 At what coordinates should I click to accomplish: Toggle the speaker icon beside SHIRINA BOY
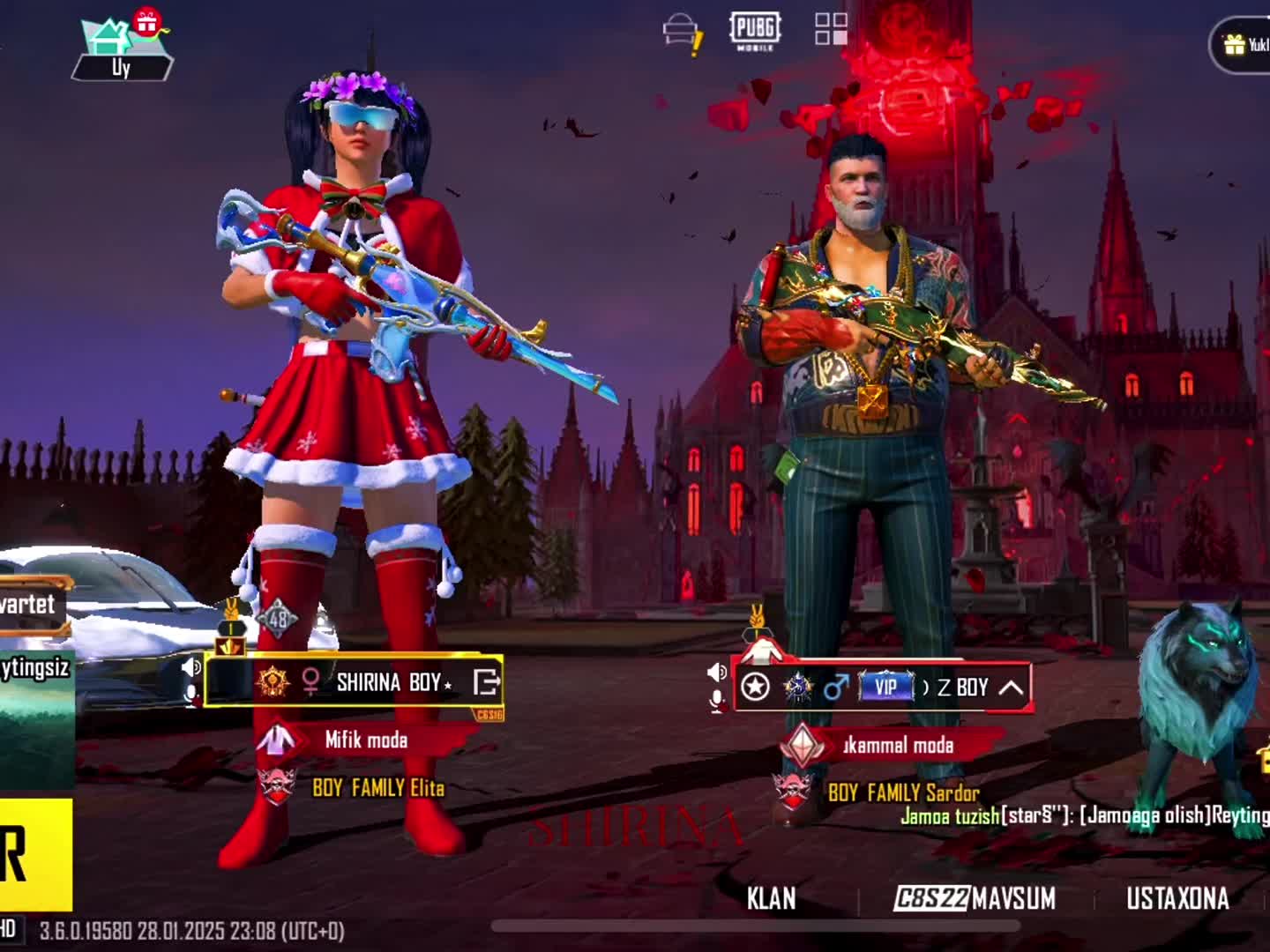click(x=190, y=667)
